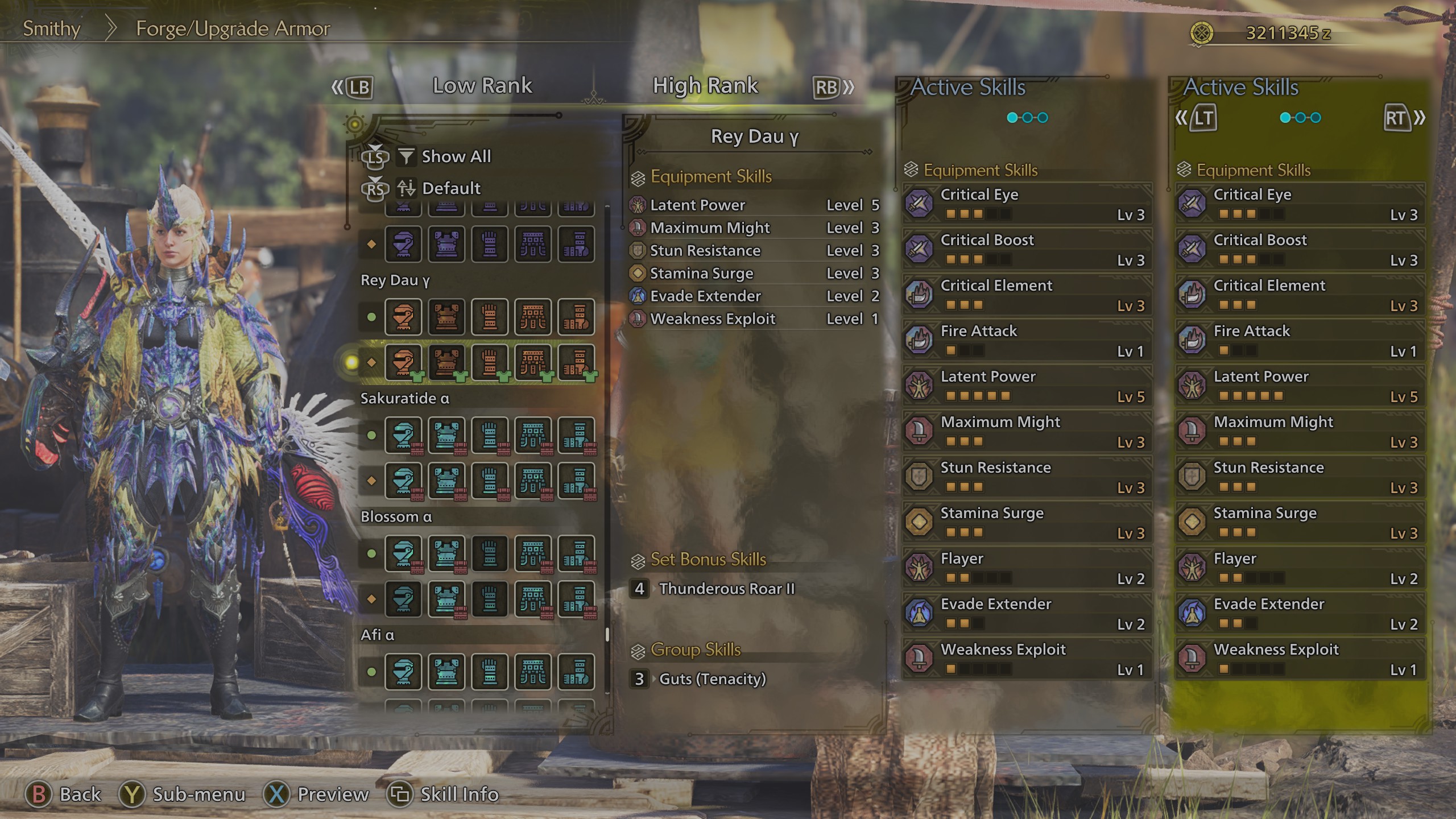This screenshot has height=819, width=1456.
Task: Open the Default sort options
Action: tap(450, 188)
